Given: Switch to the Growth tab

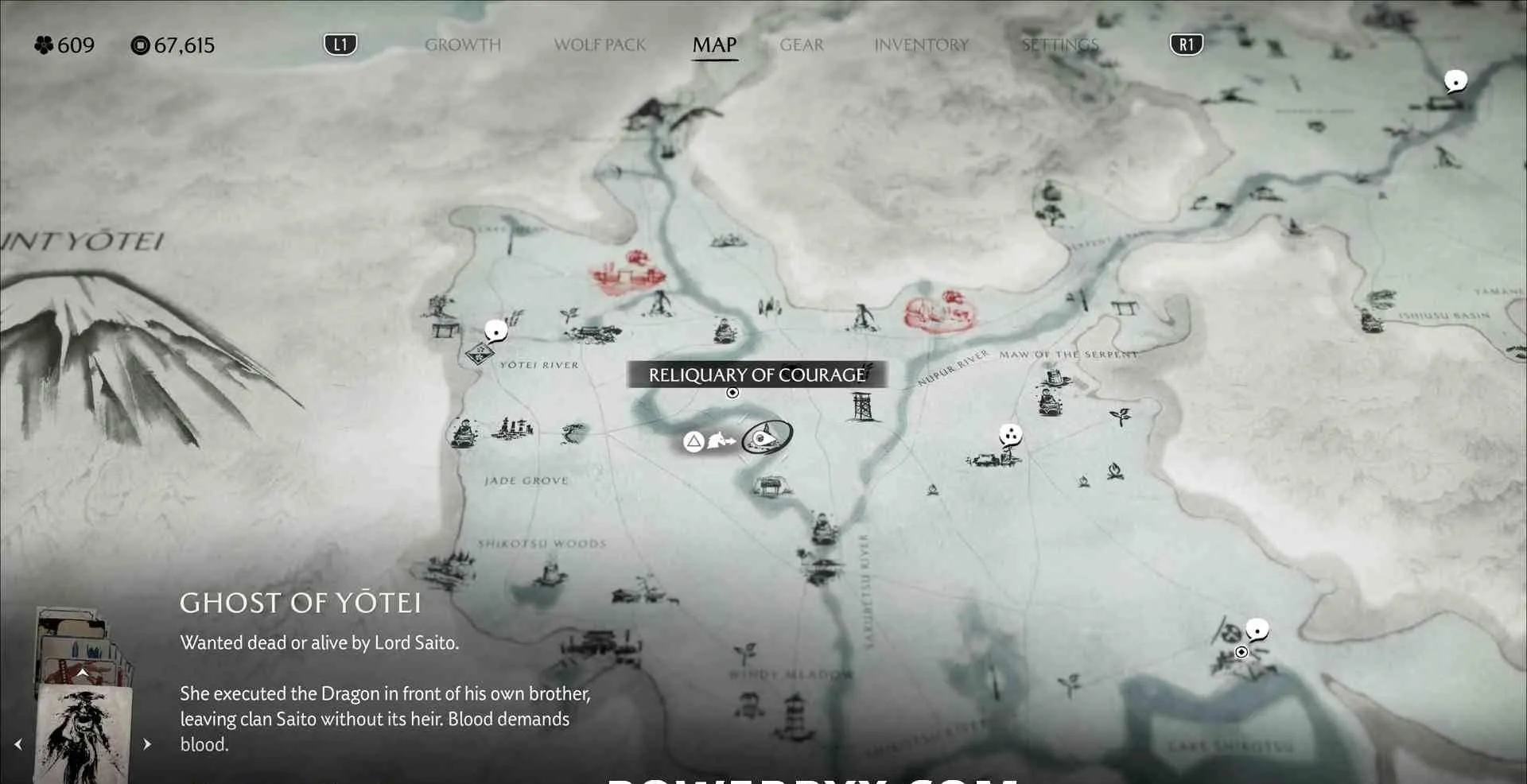Looking at the screenshot, I should click(462, 45).
